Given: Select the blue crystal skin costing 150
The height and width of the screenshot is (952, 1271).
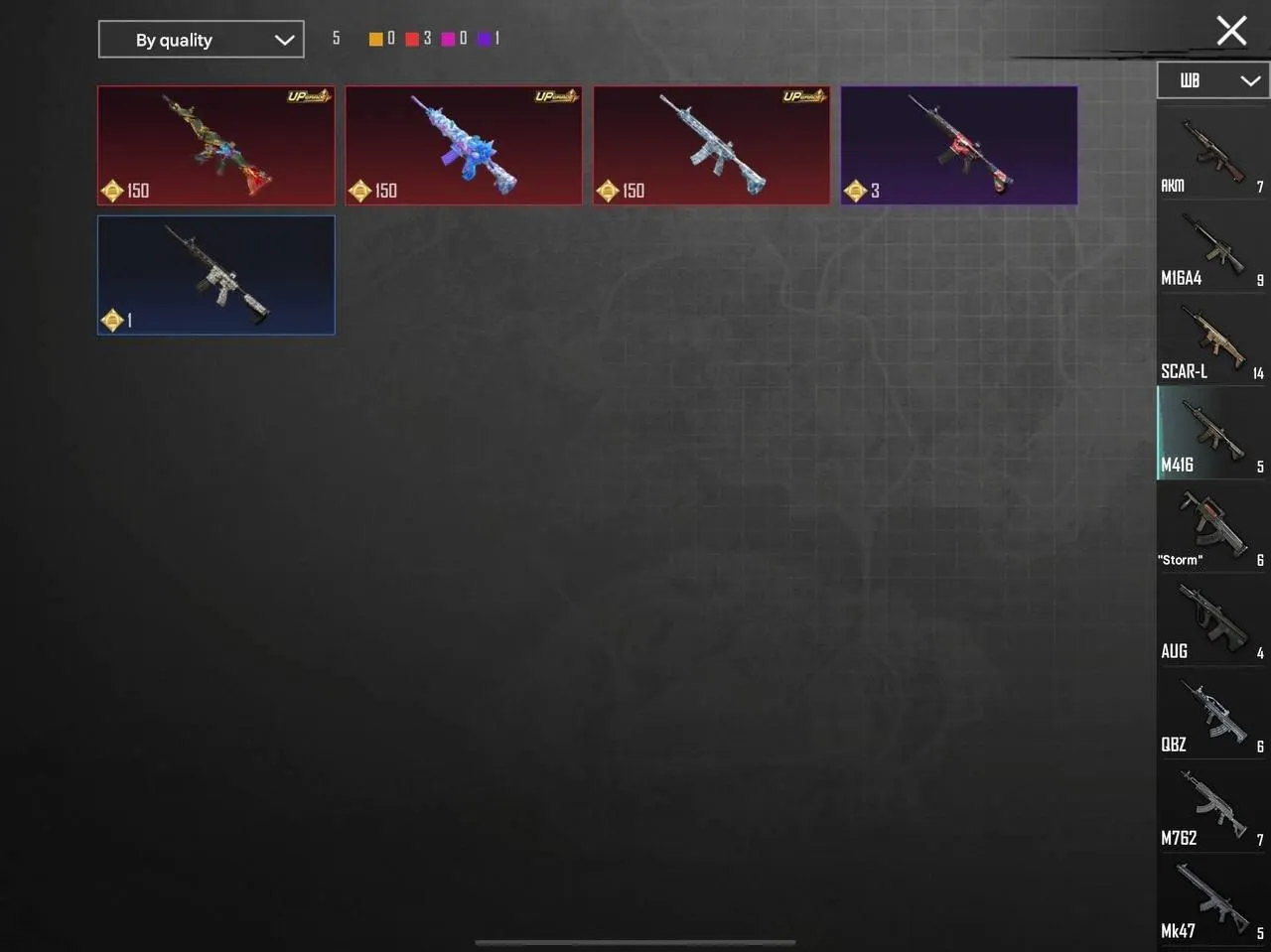Looking at the screenshot, I should click(x=463, y=145).
